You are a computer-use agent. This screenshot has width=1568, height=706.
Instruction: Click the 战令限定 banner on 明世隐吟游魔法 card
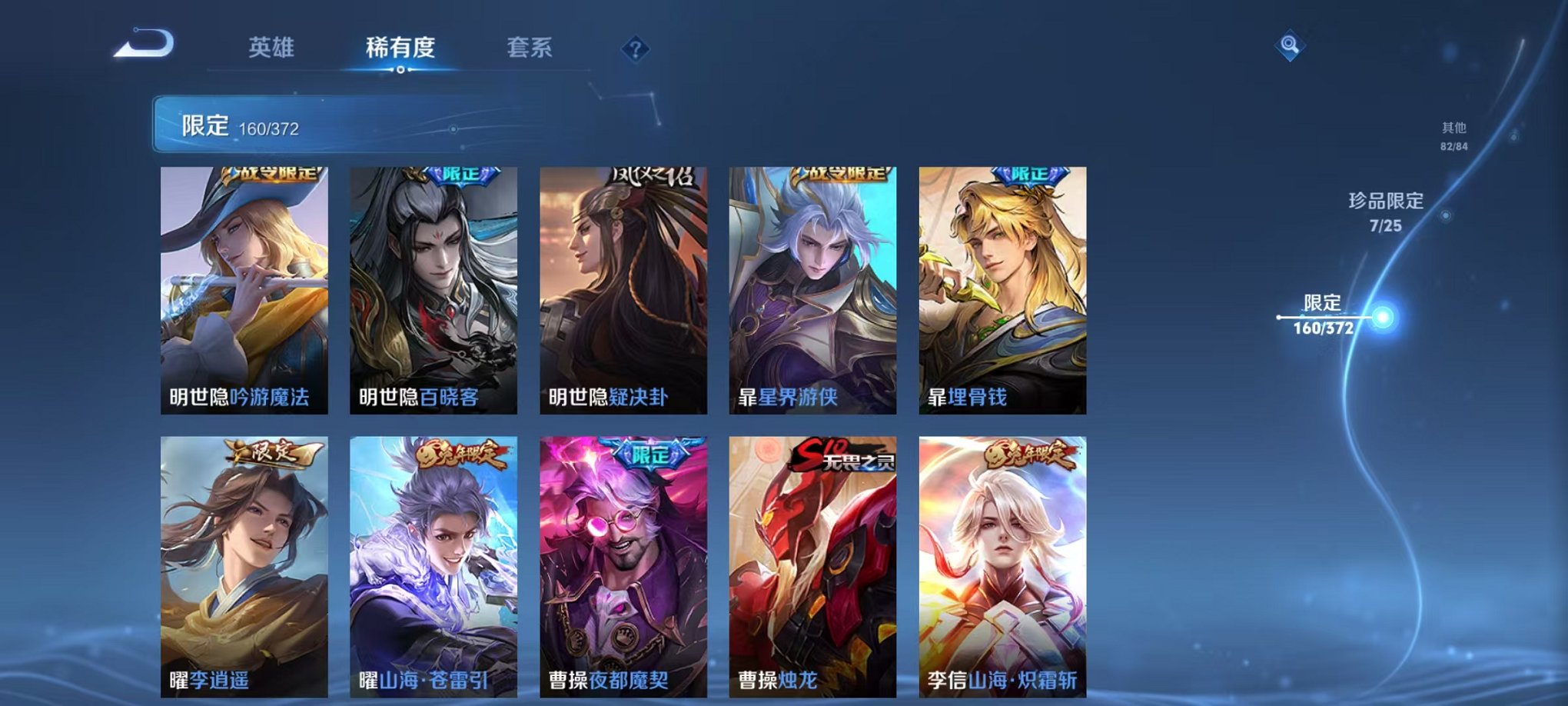click(x=273, y=175)
